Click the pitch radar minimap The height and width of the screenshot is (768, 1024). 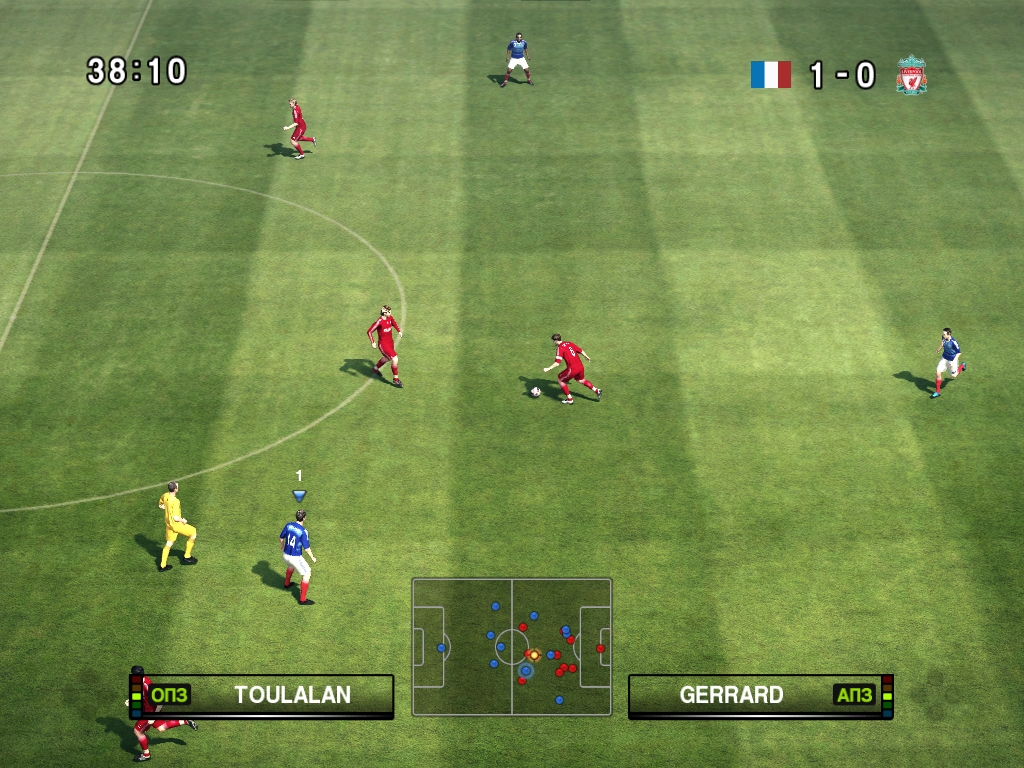(511, 647)
